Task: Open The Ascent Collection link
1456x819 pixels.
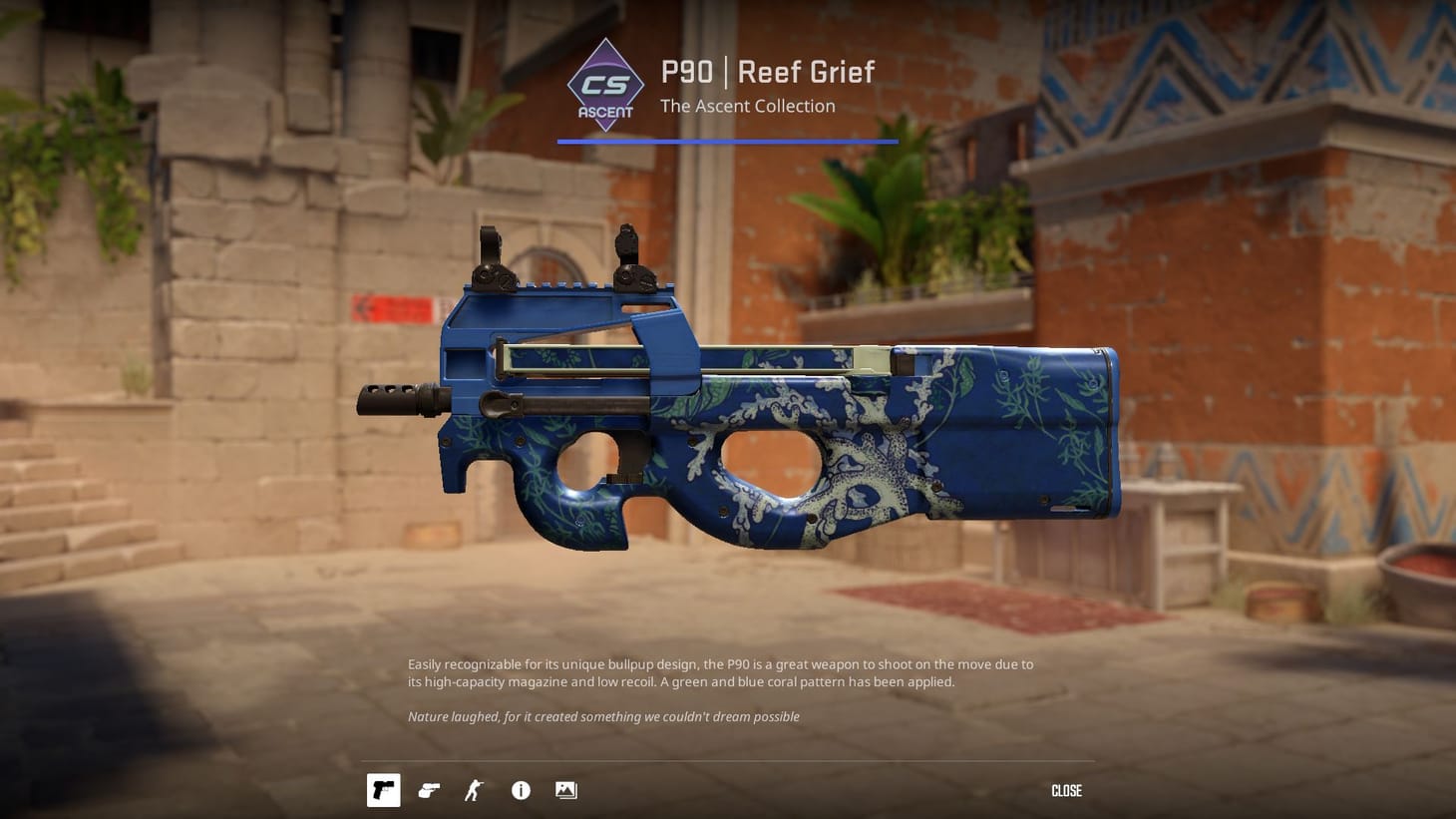Action: click(747, 106)
